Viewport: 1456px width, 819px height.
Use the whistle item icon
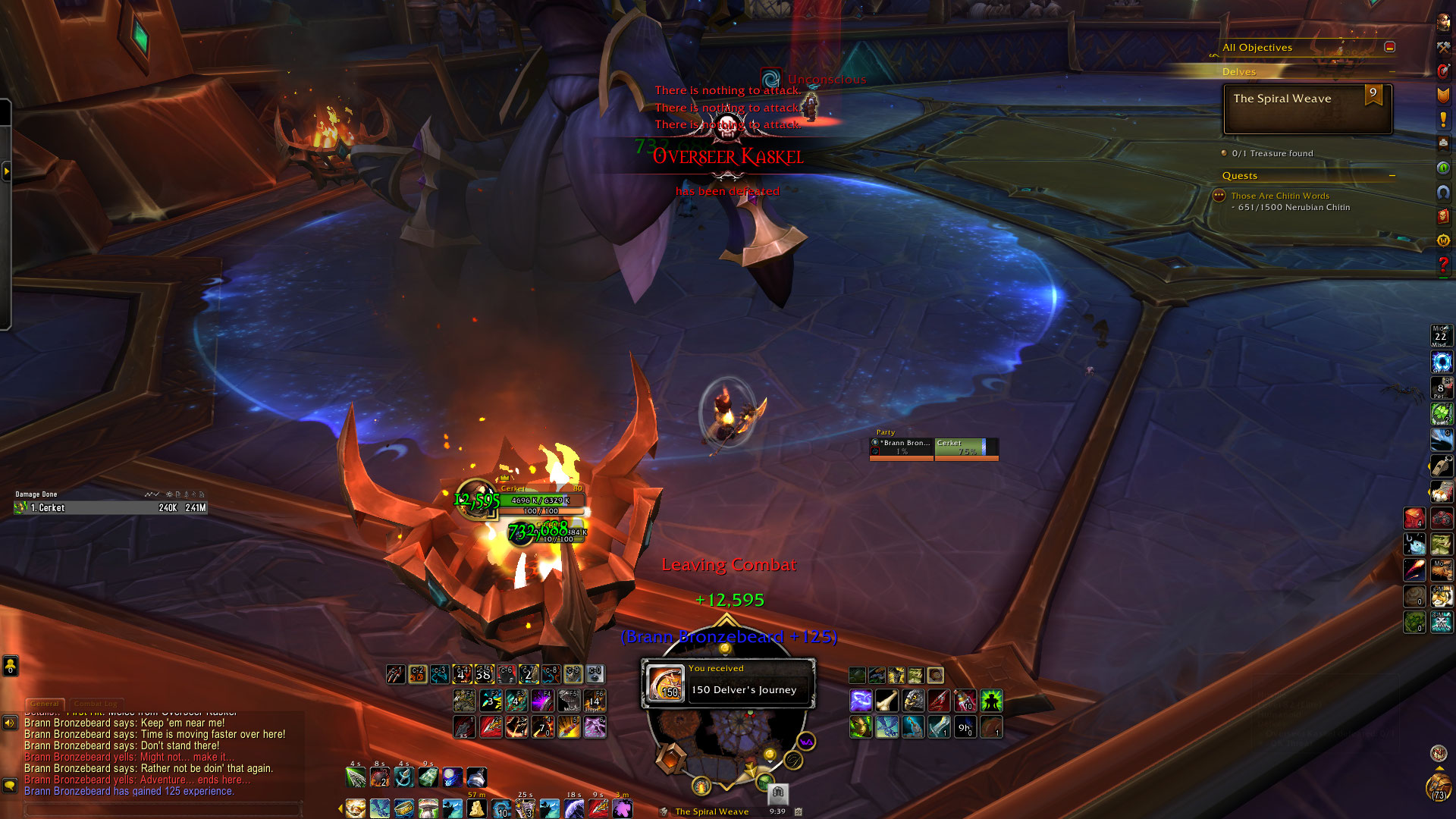1441,465
